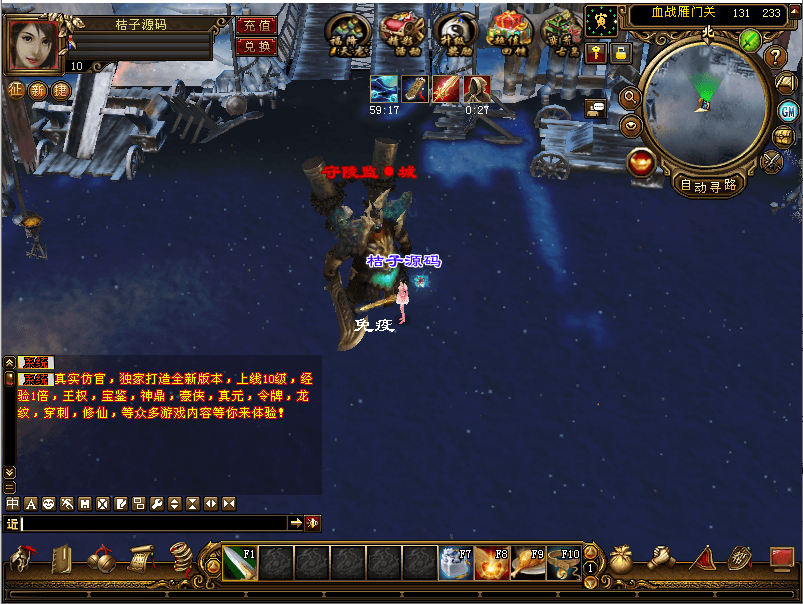The height and width of the screenshot is (604, 803).
Task: Toggle the padlock lock button
Action: (620, 53)
